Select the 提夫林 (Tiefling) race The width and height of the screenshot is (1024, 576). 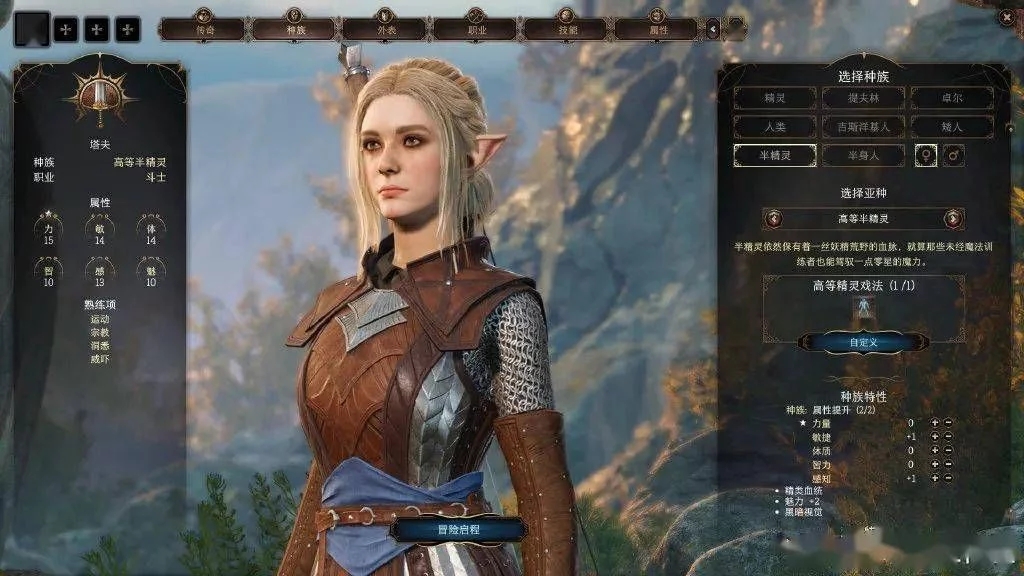[863, 98]
